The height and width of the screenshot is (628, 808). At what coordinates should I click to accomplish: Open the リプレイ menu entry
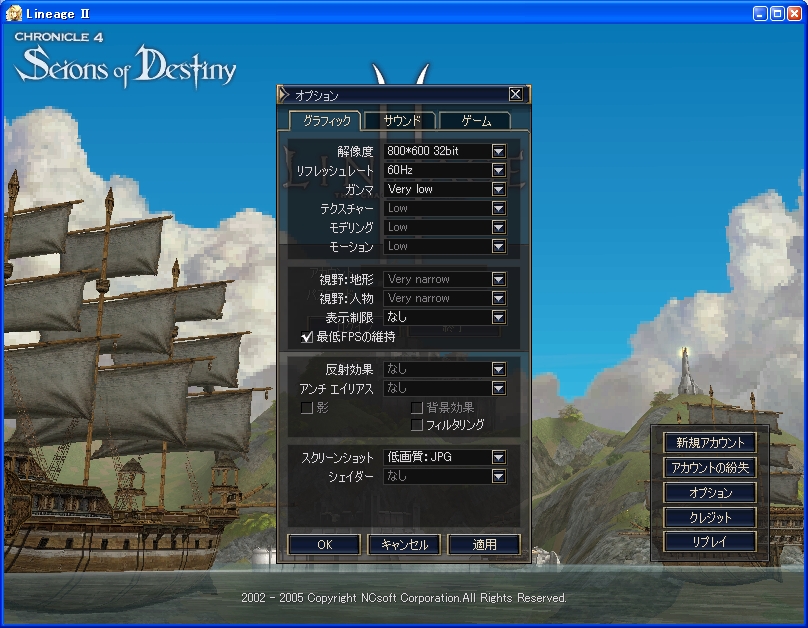(x=710, y=541)
